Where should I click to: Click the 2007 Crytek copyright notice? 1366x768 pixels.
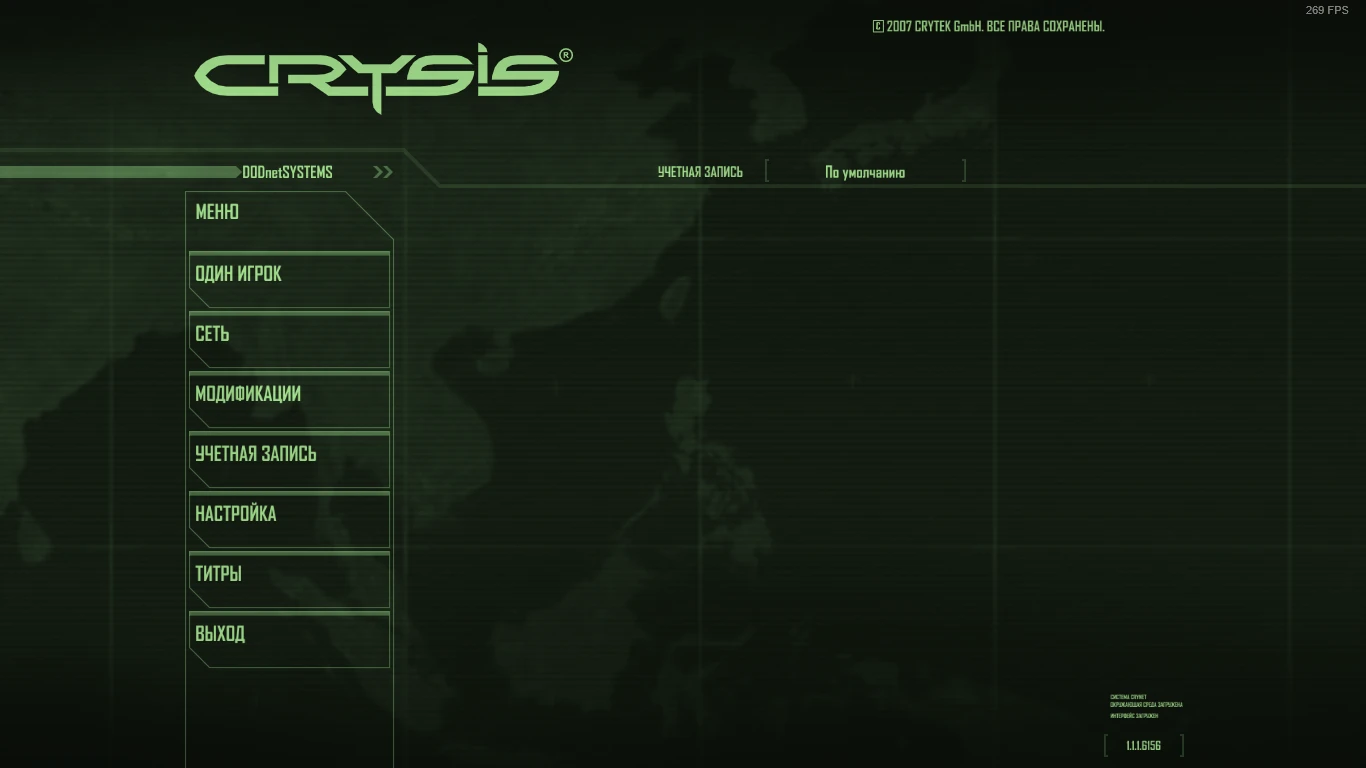pyautogui.click(x=988, y=26)
